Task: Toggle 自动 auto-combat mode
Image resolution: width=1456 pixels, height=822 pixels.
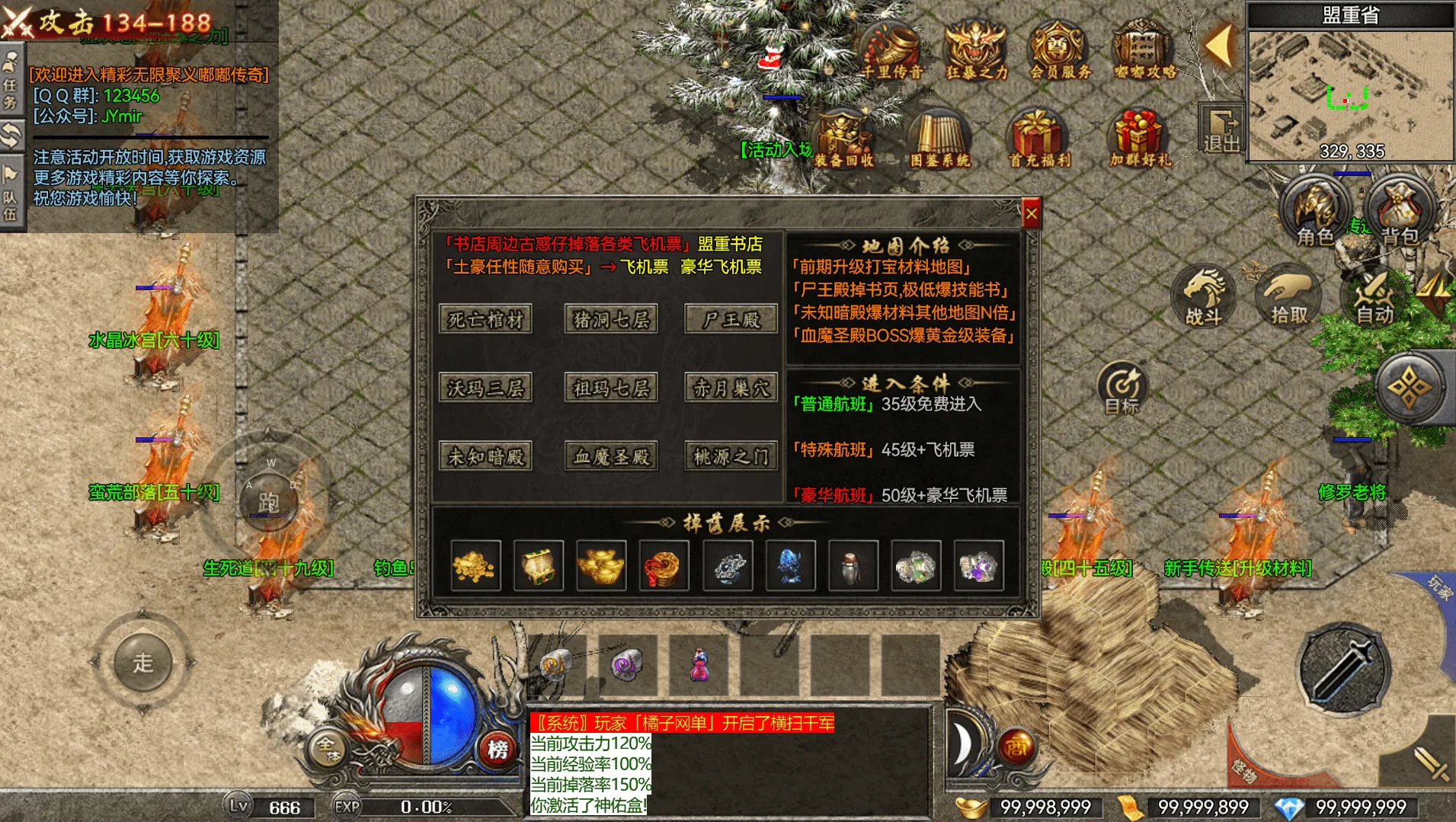Action: 1374,297
